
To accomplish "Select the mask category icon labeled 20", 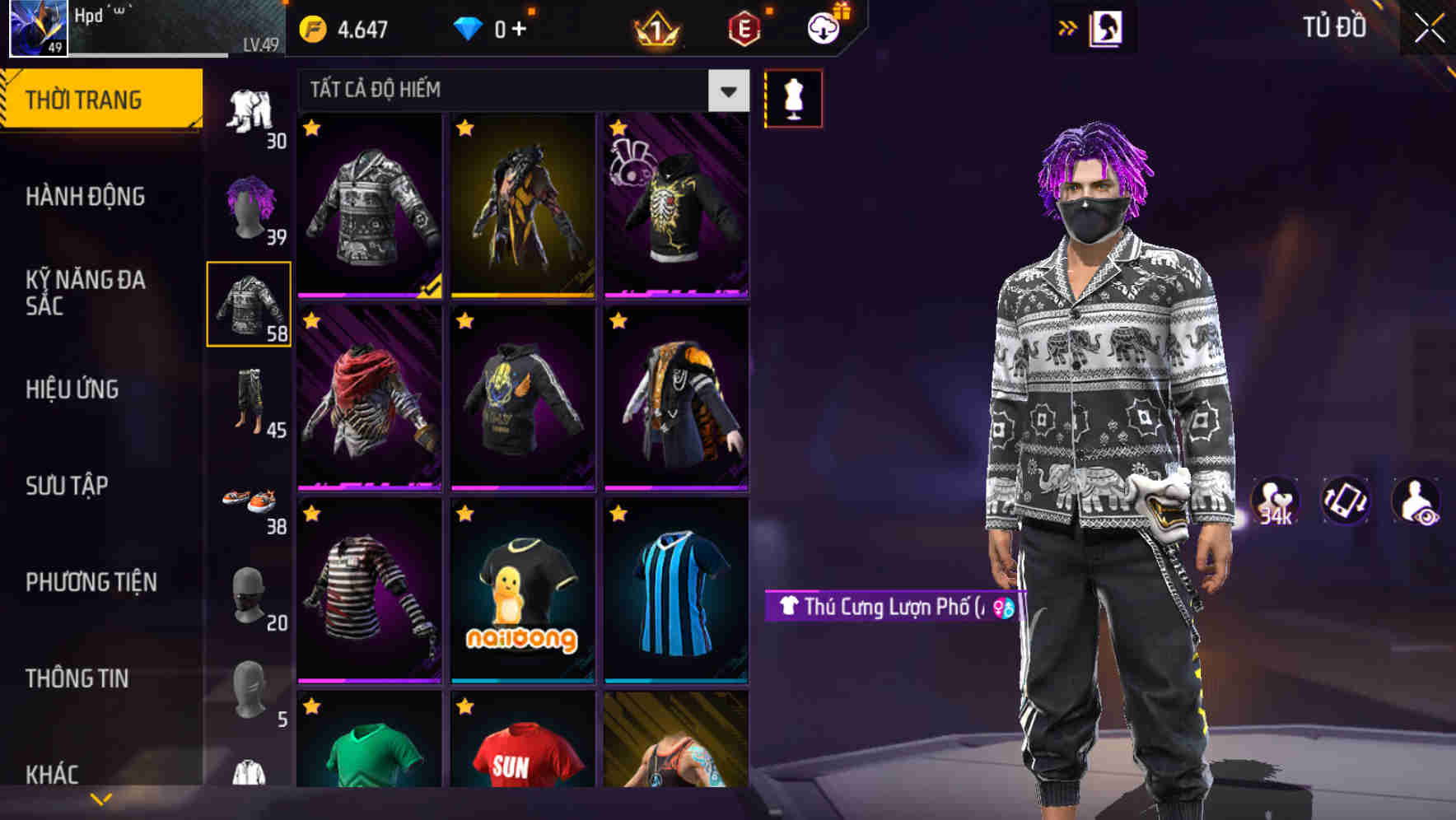I will pyautogui.click(x=250, y=593).
